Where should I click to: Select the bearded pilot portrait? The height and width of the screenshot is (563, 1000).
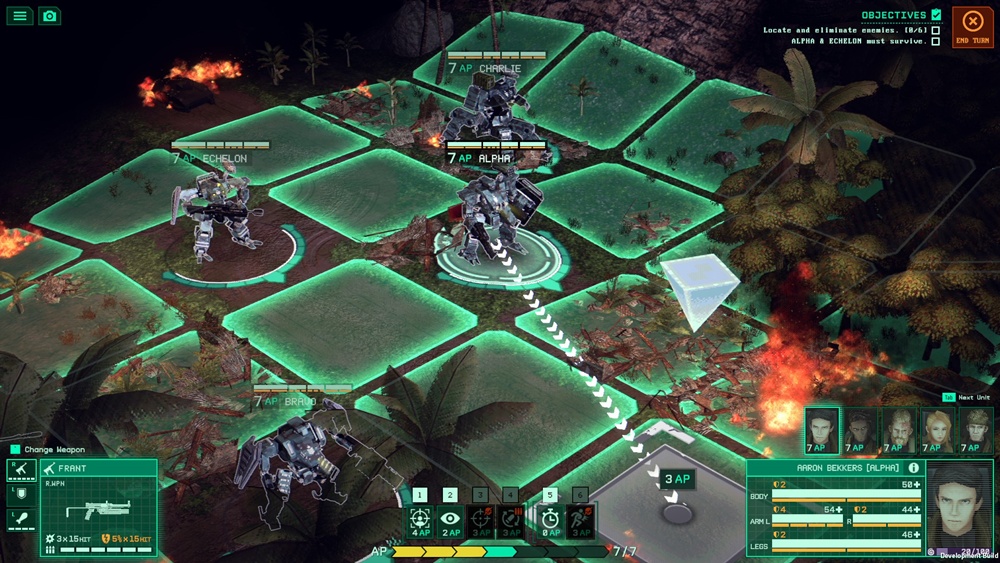coord(899,430)
